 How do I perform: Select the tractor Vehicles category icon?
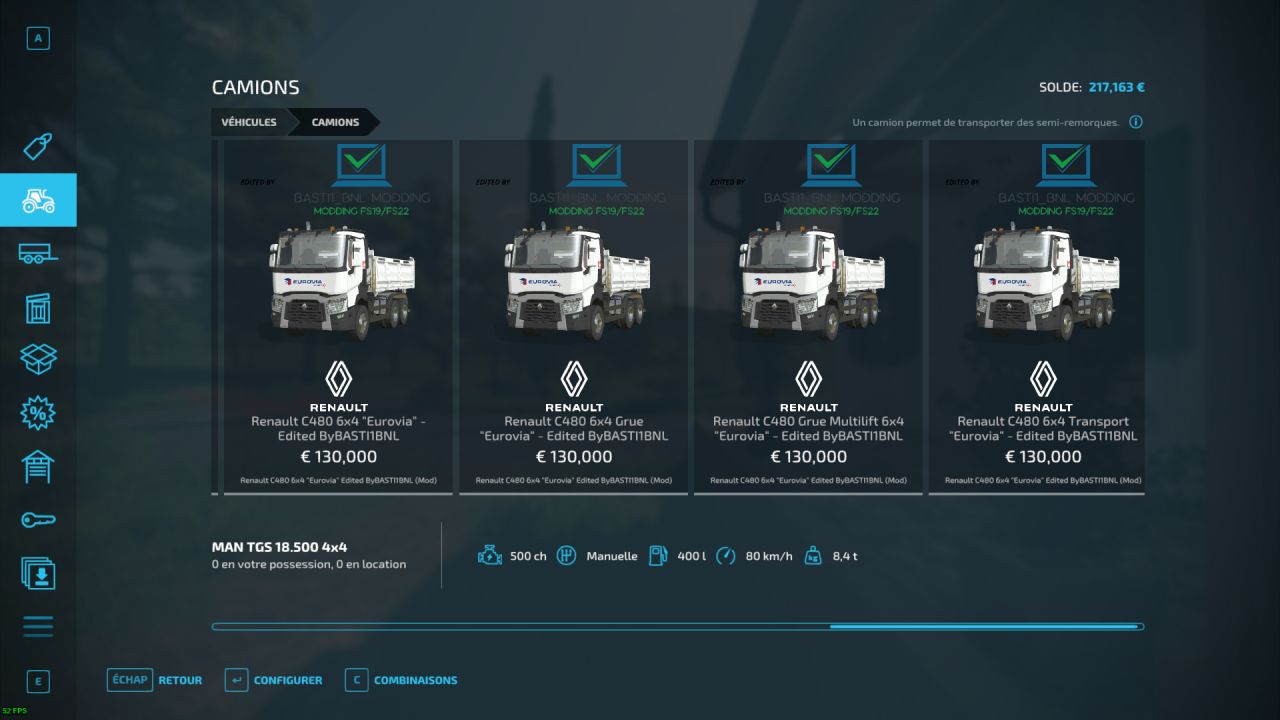[38, 199]
